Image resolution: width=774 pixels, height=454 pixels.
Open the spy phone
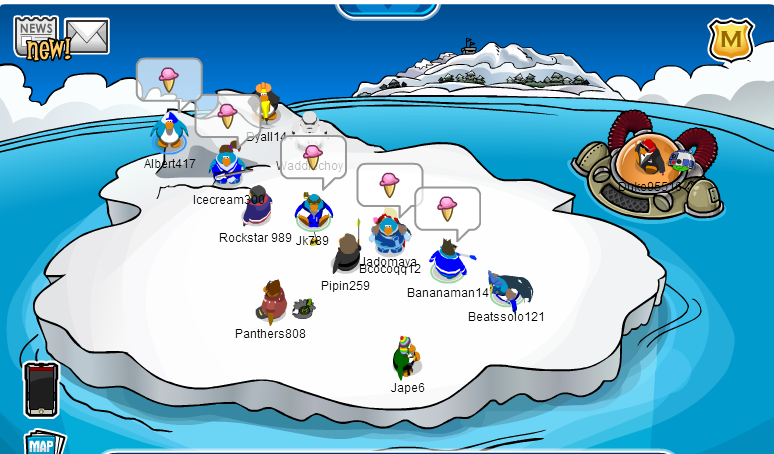(x=41, y=388)
